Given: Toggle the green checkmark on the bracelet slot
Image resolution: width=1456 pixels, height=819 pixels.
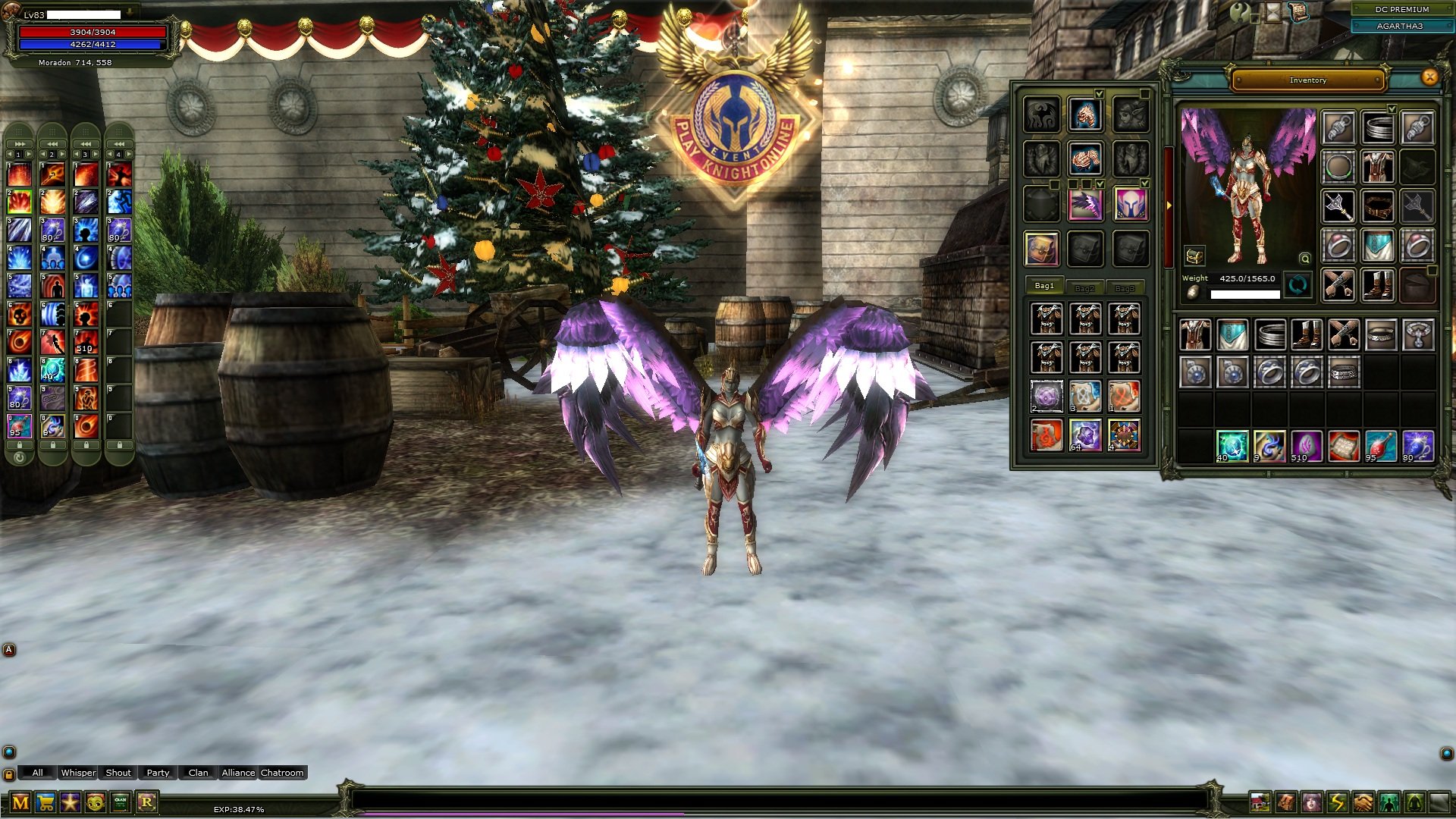Looking at the screenshot, I should [x=1392, y=109].
